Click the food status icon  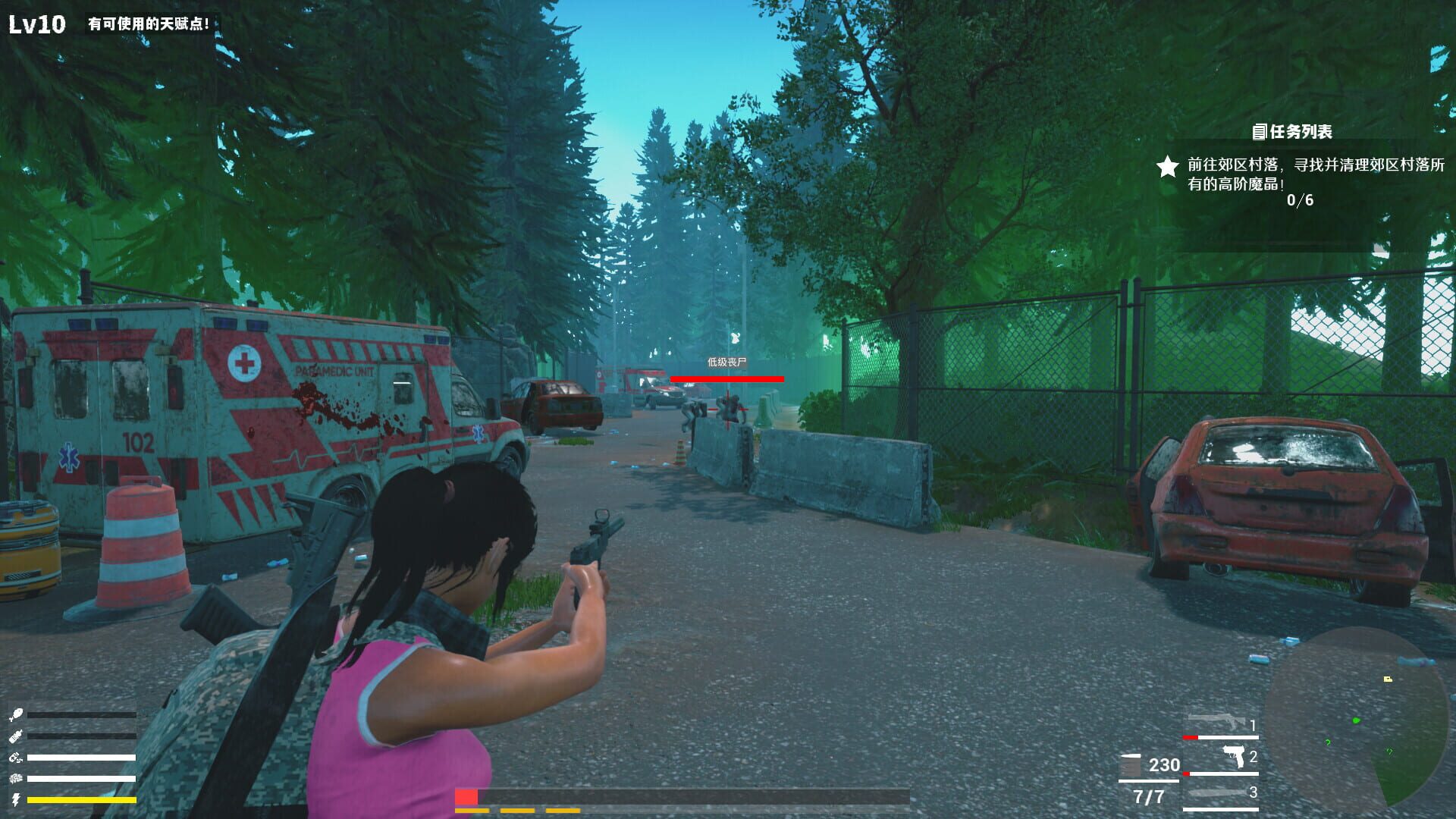click(15, 714)
